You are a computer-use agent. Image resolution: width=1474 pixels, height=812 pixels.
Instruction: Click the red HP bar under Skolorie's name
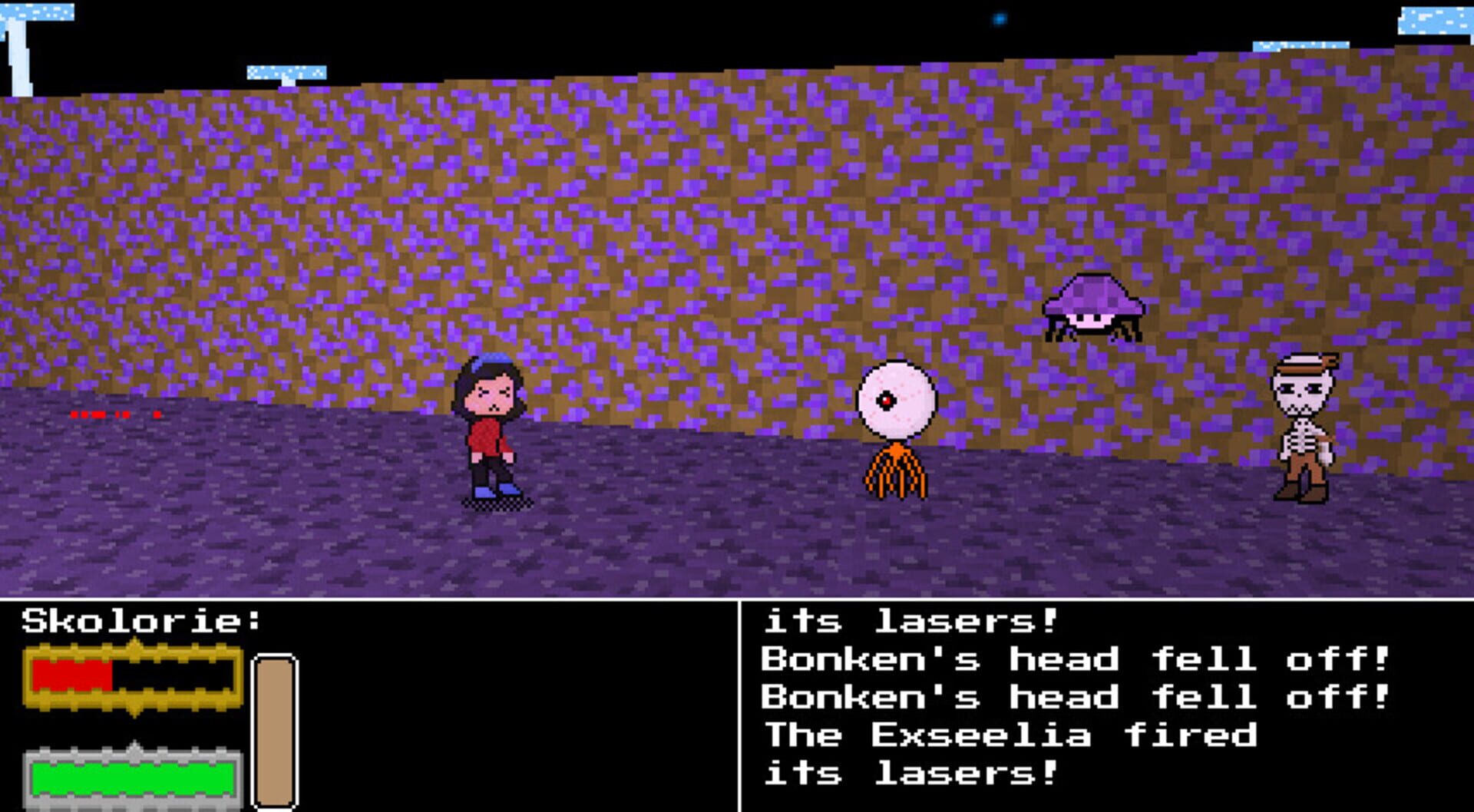[73, 675]
